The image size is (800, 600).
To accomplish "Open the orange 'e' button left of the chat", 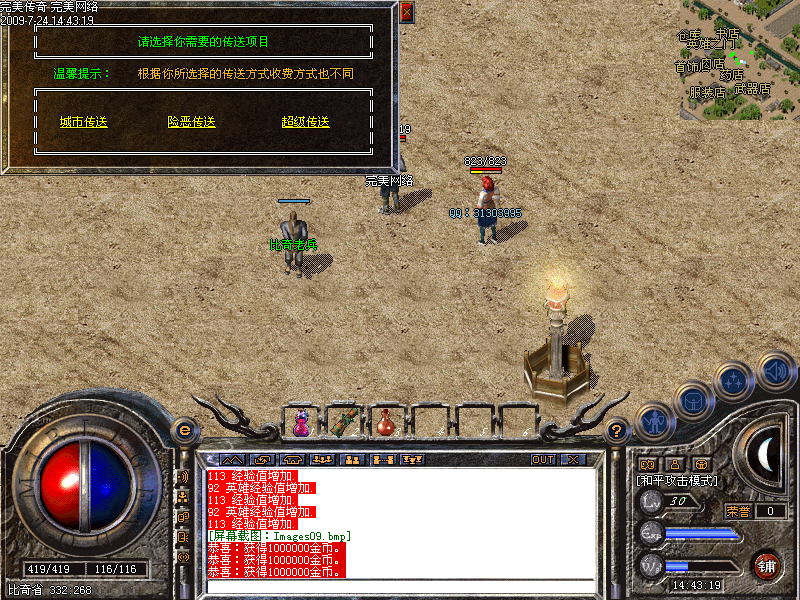I will (184, 430).
